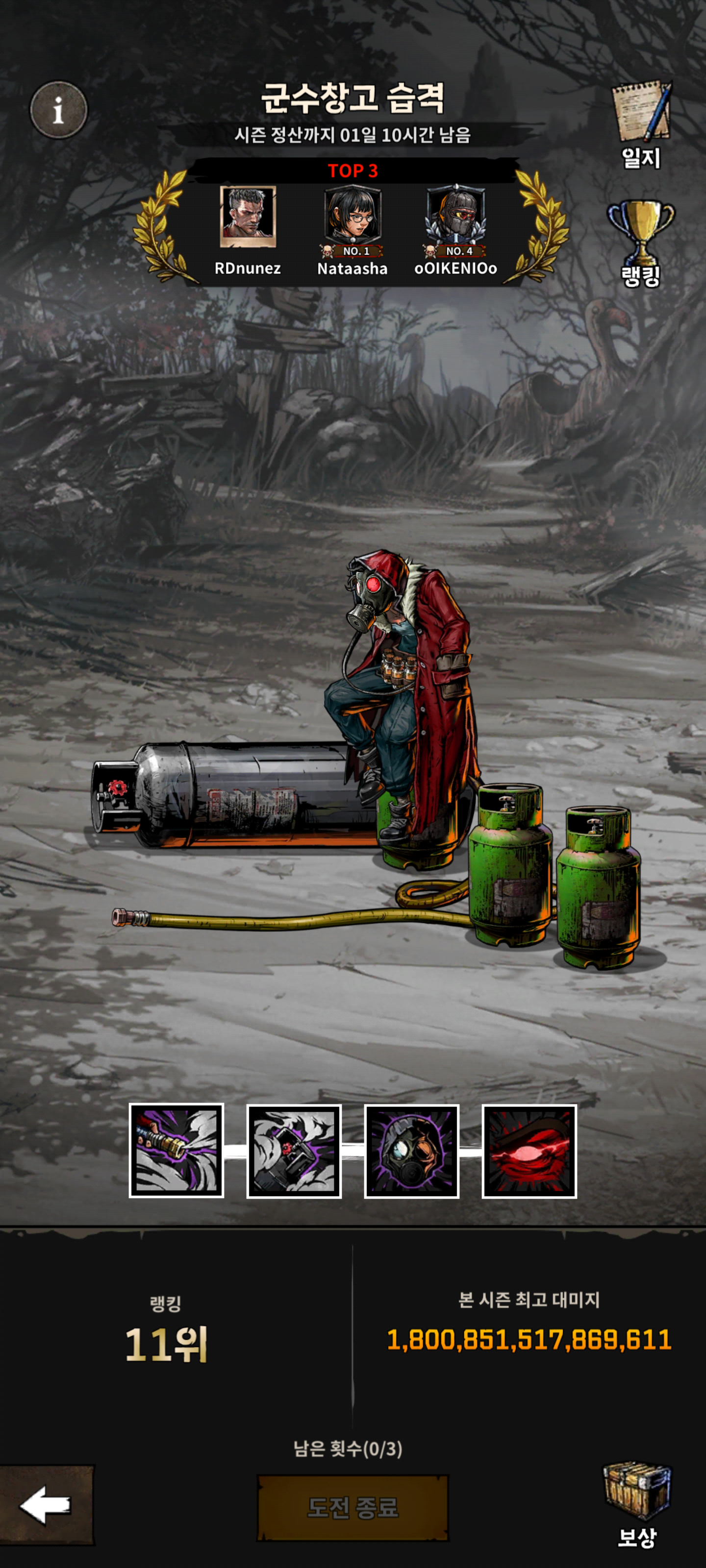The height and width of the screenshot is (1568, 706).
Task: Go back with the white arrow
Action: [x=46, y=1505]
